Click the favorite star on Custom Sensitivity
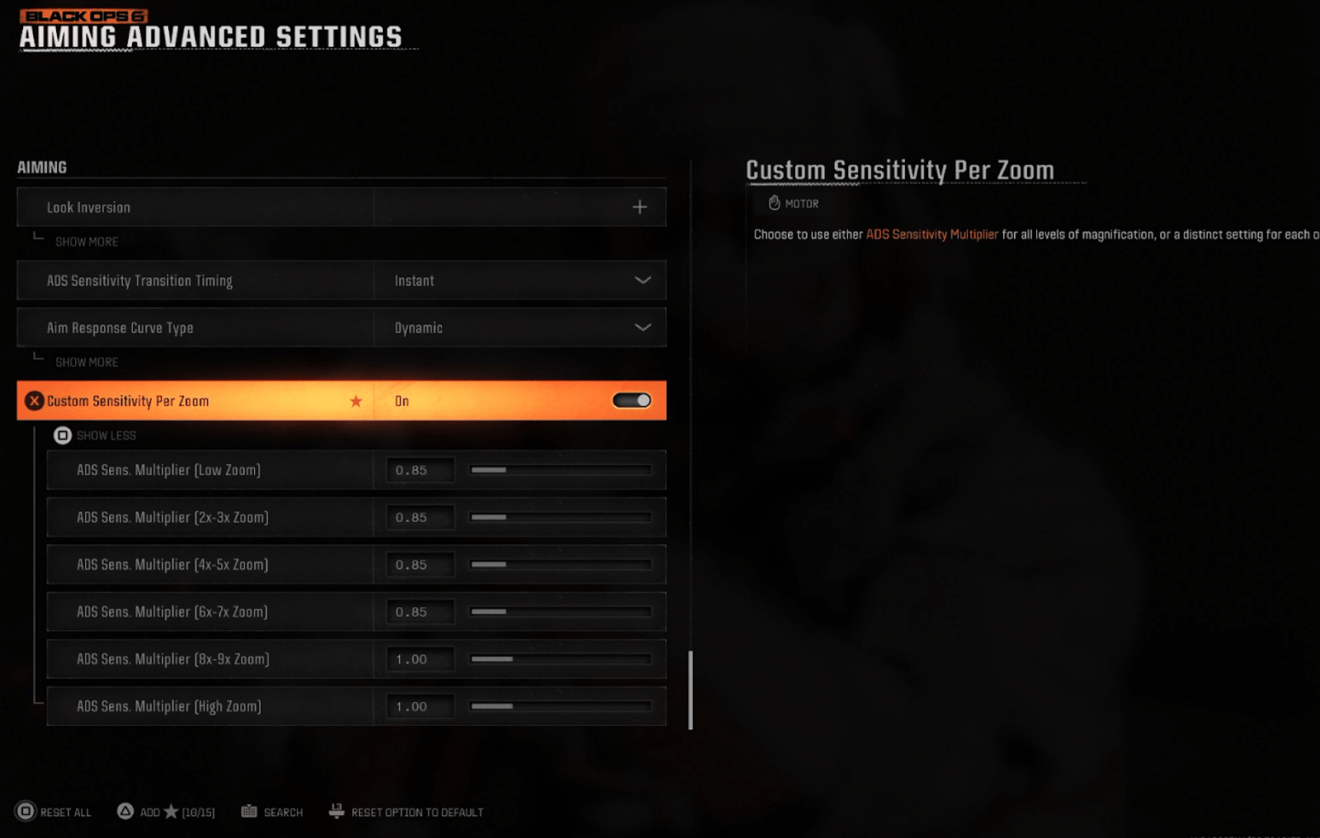1320x838 pixels. point(356,401)
